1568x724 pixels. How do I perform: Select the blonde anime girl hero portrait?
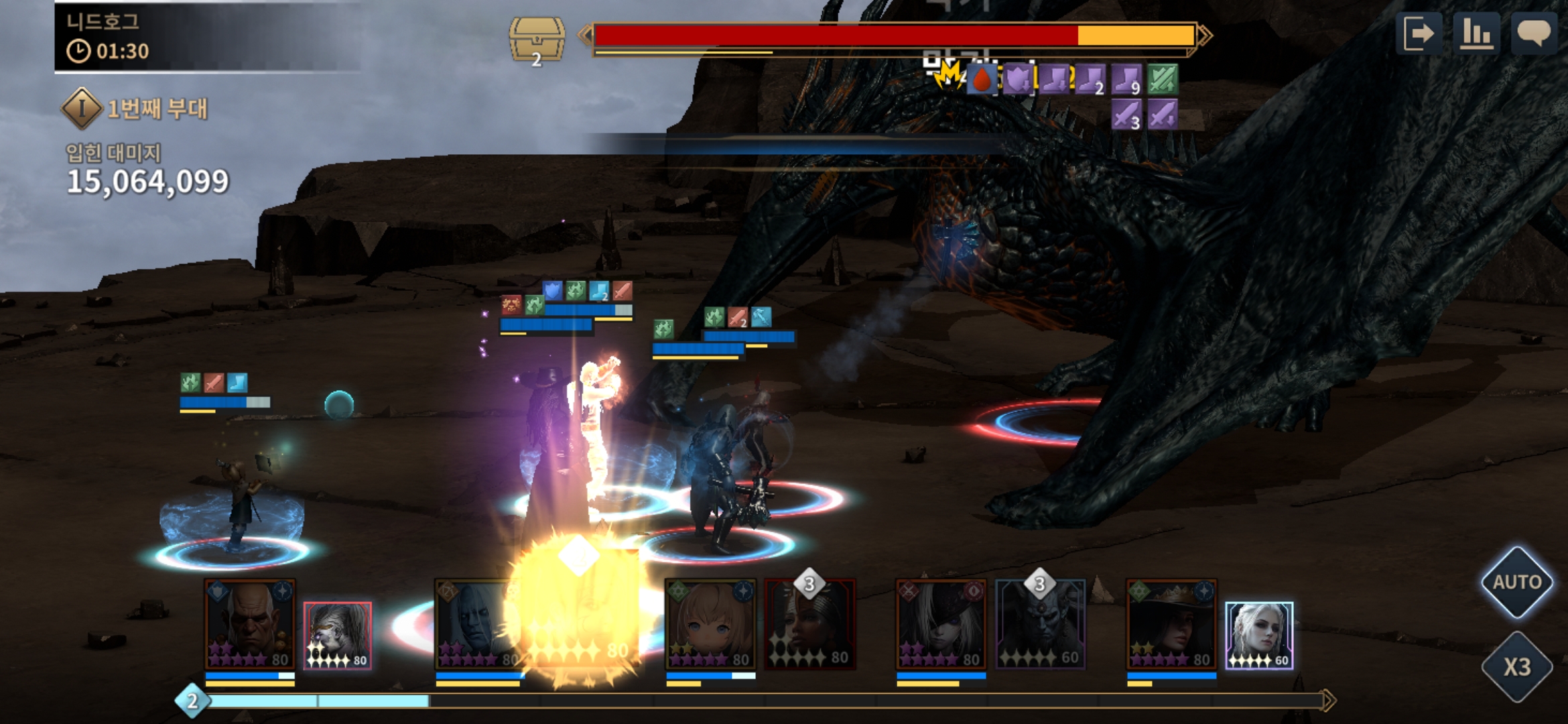coord(710,624)
